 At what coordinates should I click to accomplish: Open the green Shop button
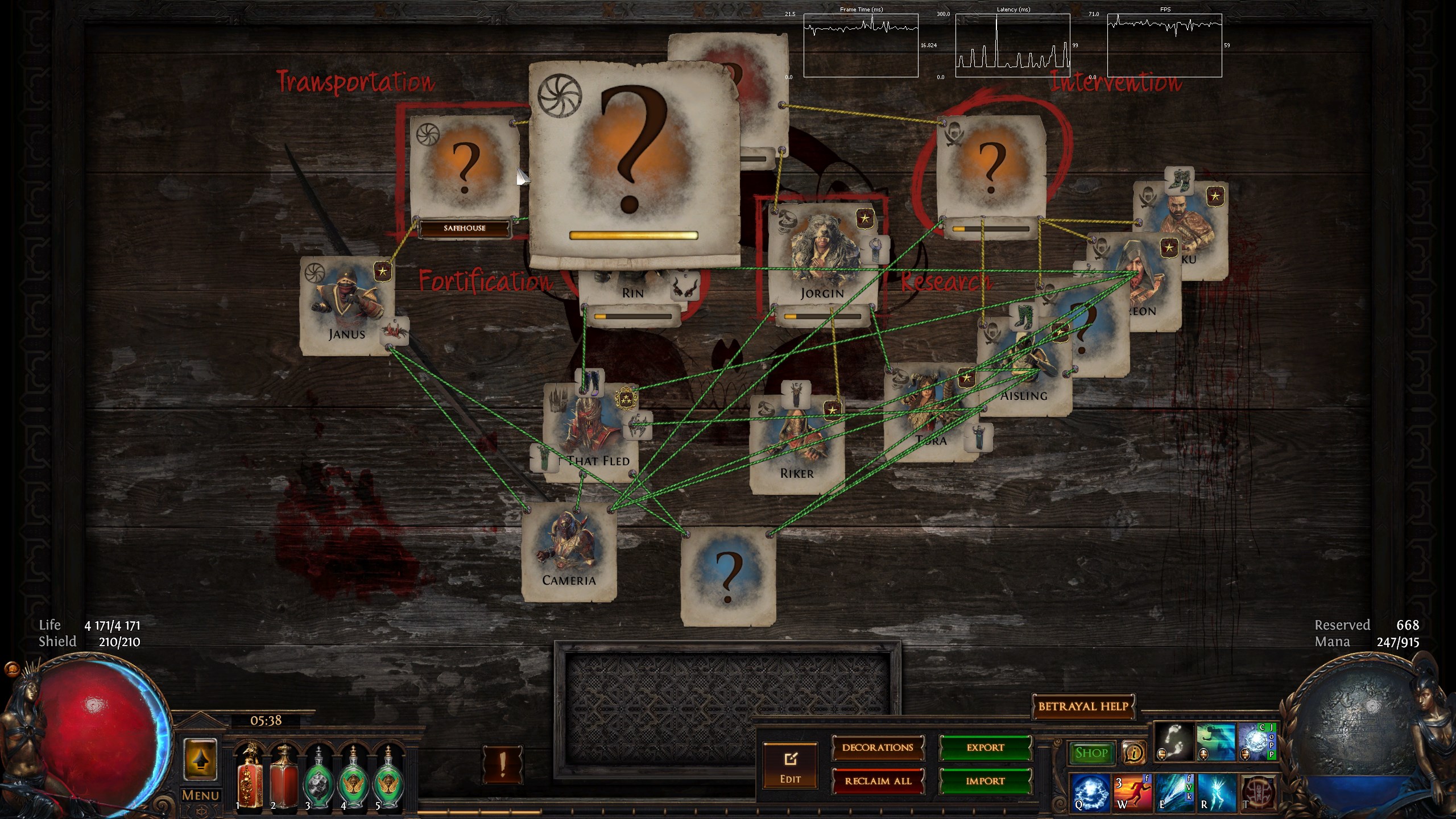1091,753
